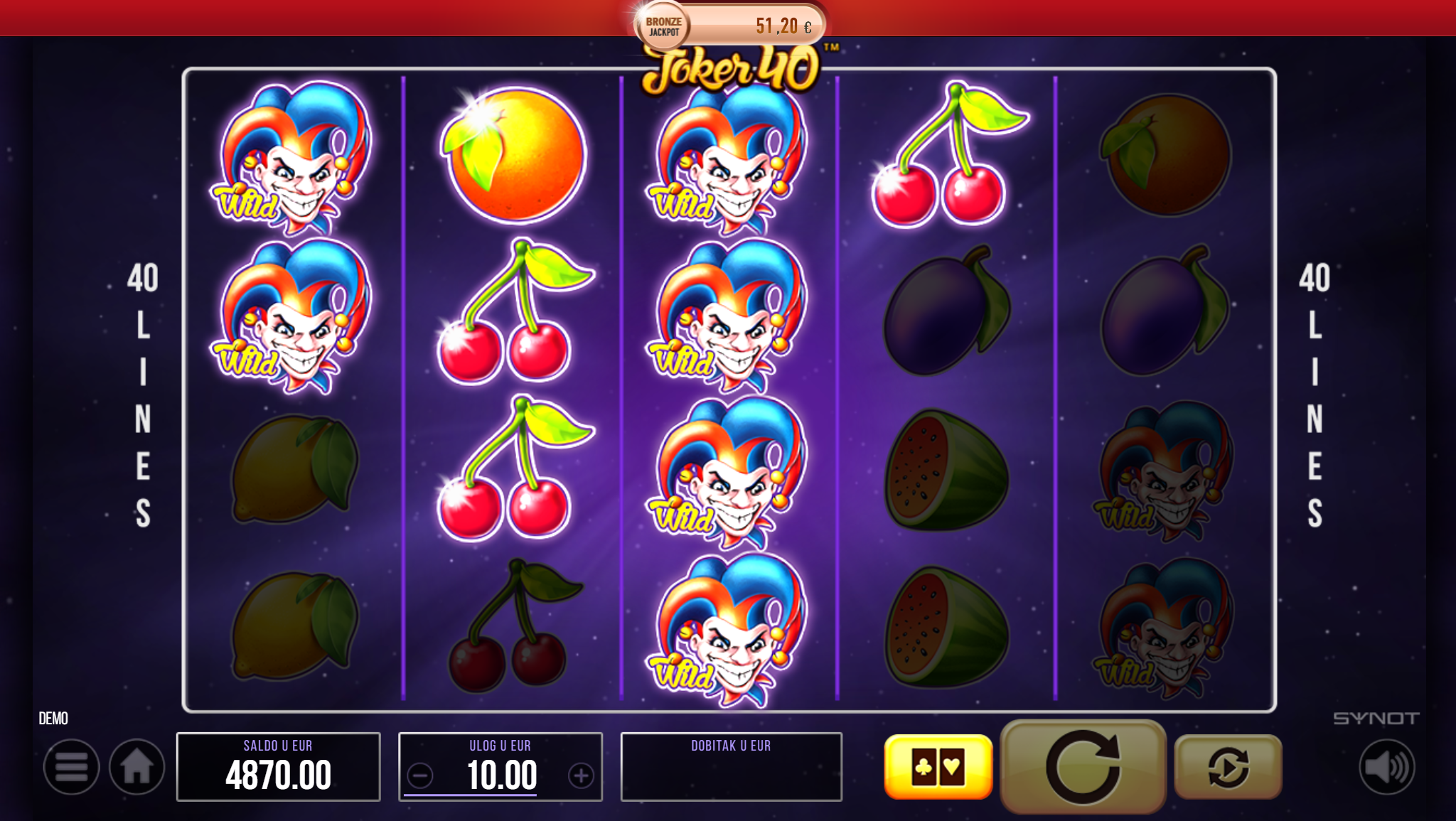This screenshot has width=1456, height=821.
Task: Select the Ulog bet amount field
Action: (x=501, y=776)
